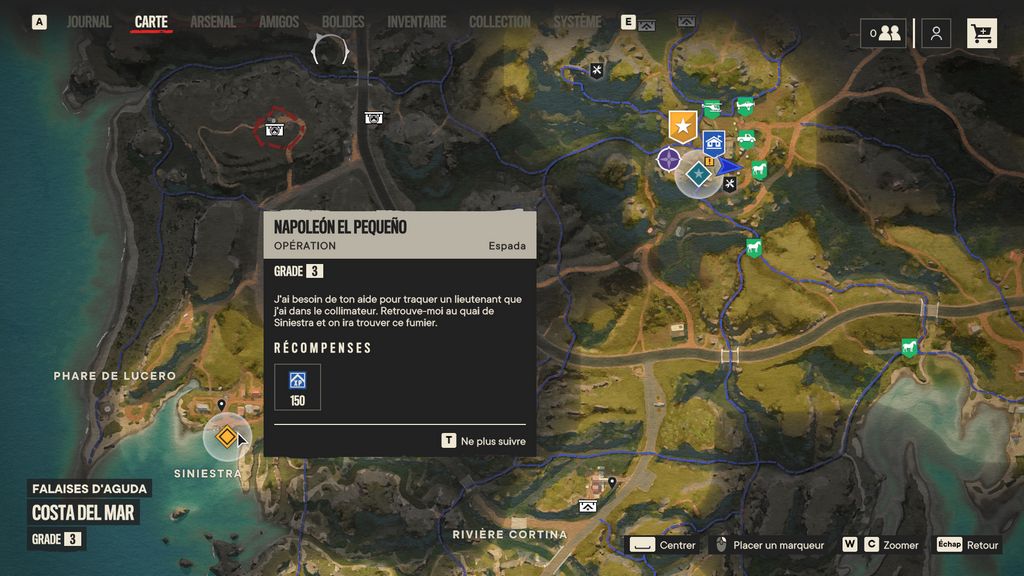Viewport: 1024px width, 576px height.
Task: Select the Carte tab
Action: click(151, 21)
